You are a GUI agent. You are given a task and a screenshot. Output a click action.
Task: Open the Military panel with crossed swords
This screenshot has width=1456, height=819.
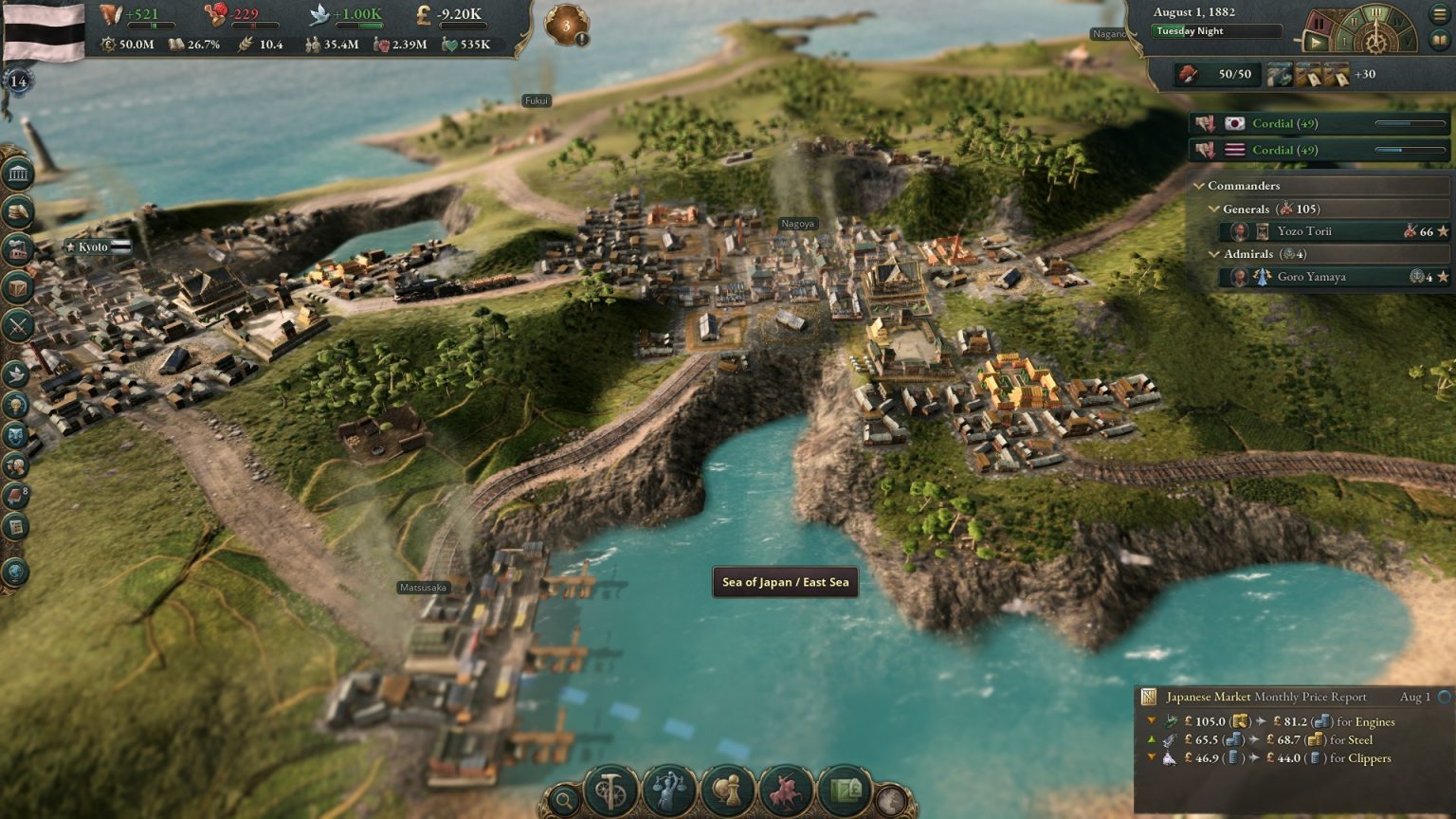pyautogui.click(x=18, y=326)
